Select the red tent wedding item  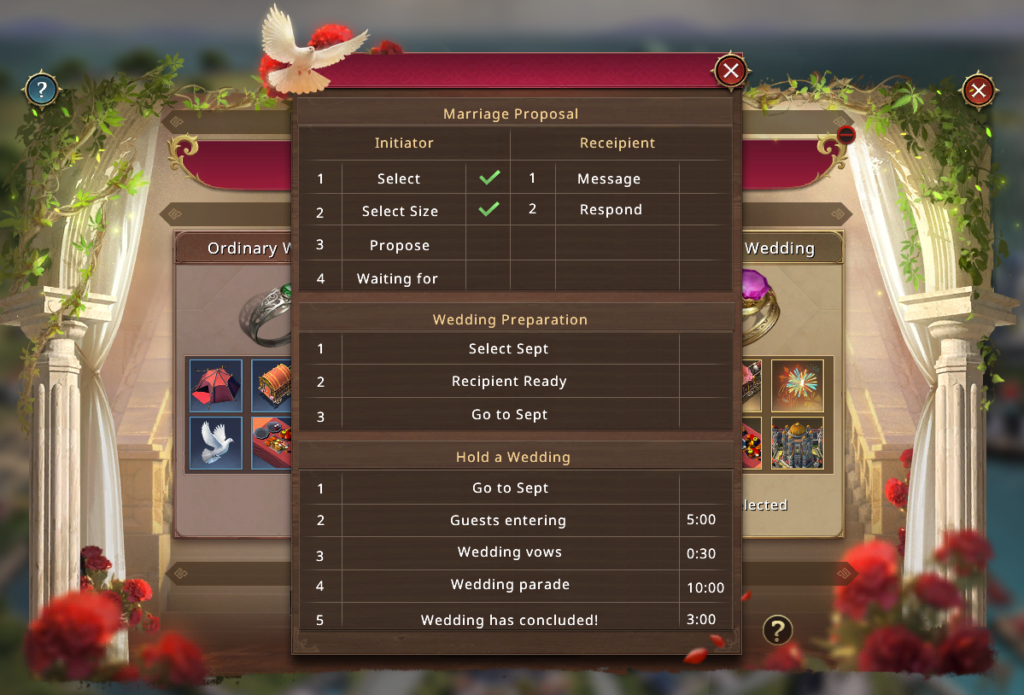[216, 386]
